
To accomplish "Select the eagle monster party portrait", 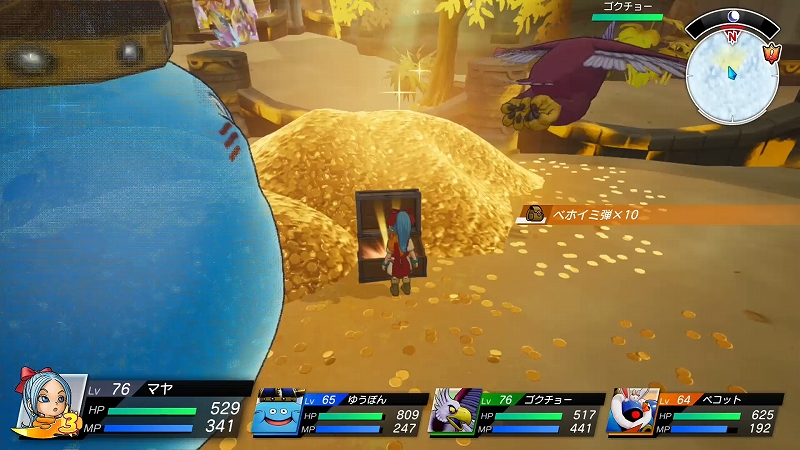I will (x=454, y=412).
